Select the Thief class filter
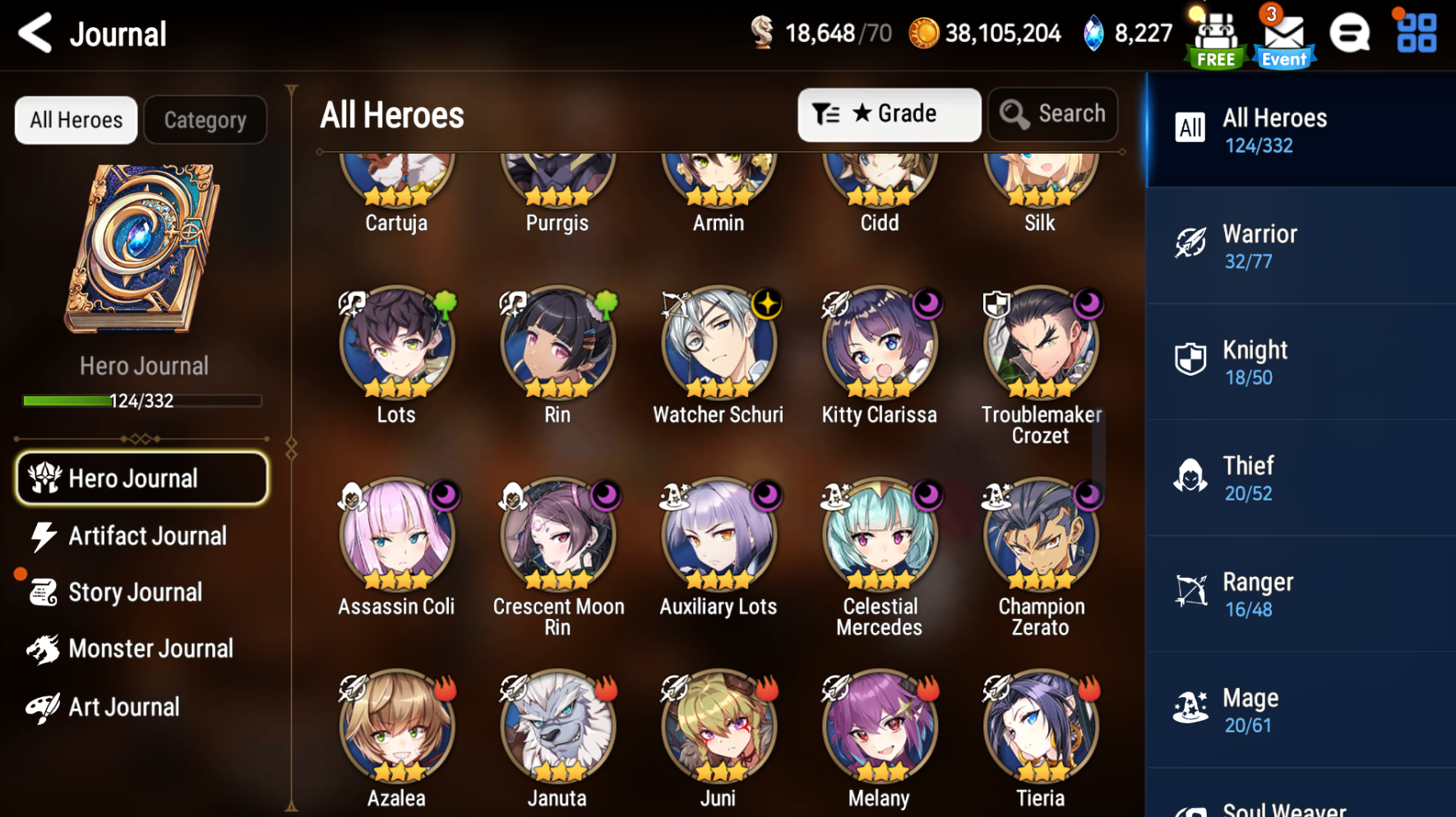The image size is (1456, 817). coord(1299,478)
